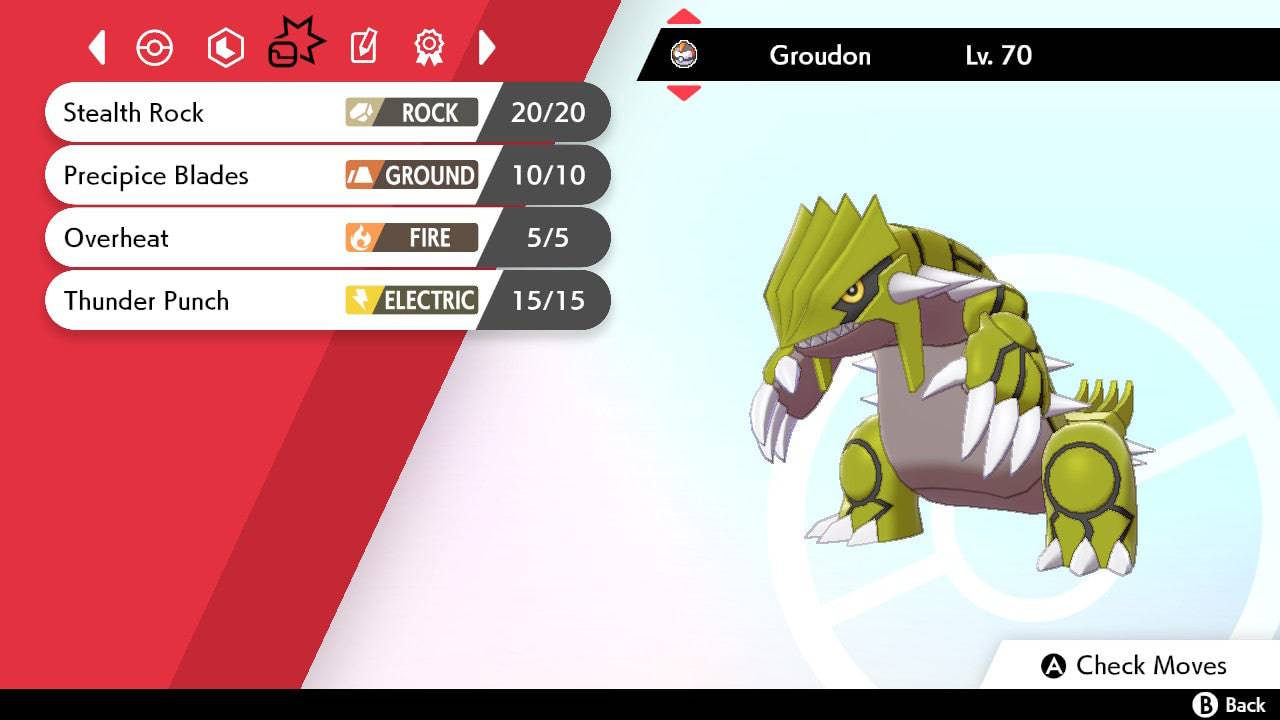The height and width of the screenshot is (720, 1280).
Task: Click the ELECTRIC type badge
Action: tap(411, 300)
